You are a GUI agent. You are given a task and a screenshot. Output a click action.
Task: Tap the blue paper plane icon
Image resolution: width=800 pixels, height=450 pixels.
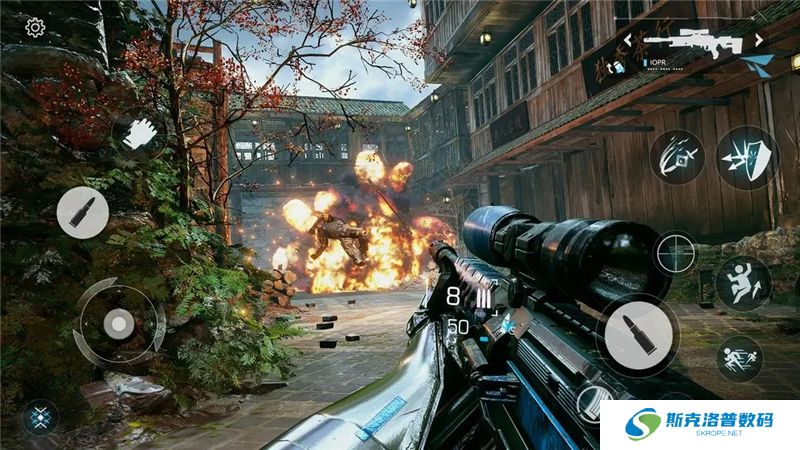[x=757, y=64]
